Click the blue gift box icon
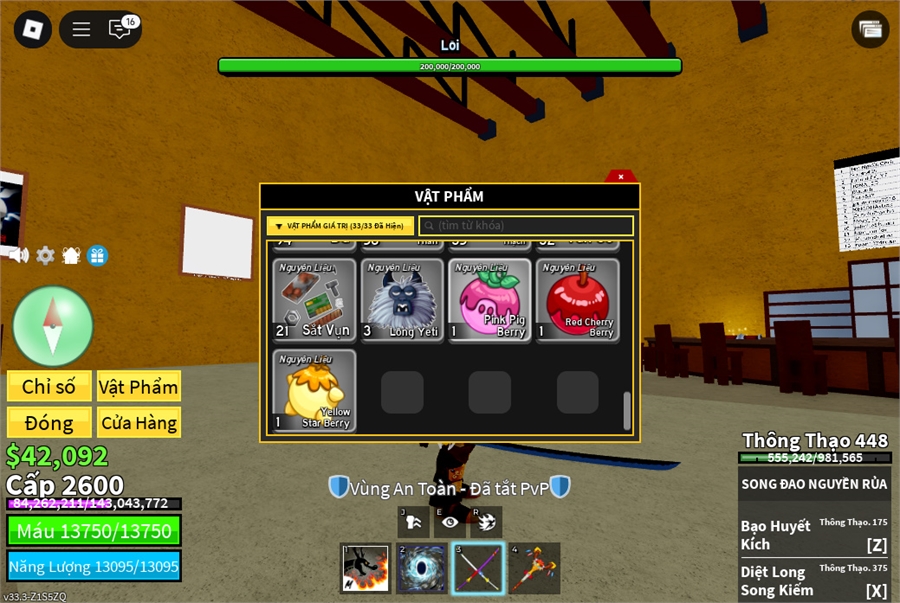900x603 pixels. [x=97, y=255]
